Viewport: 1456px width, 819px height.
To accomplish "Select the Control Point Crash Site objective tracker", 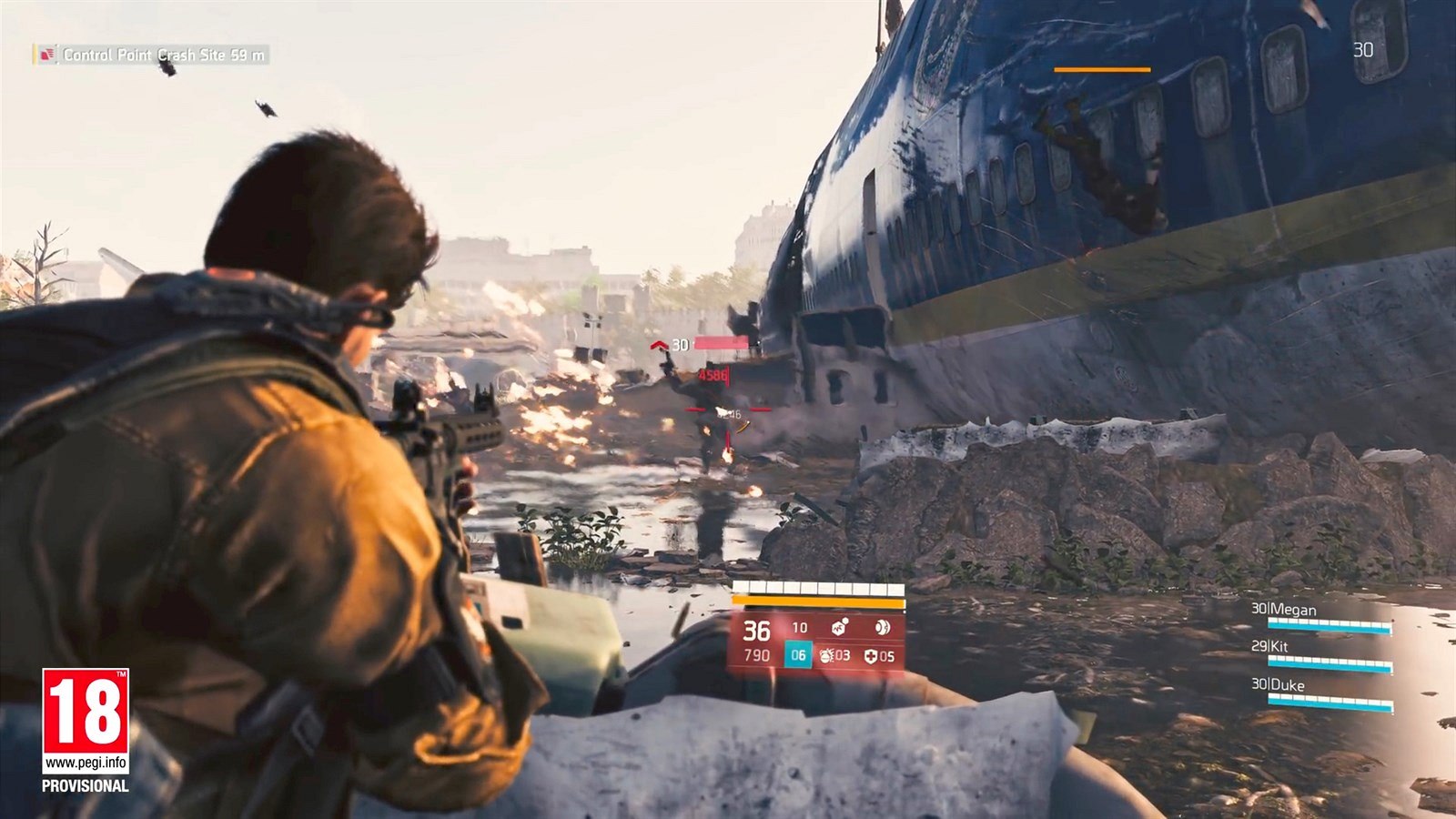I will point(155,56).
